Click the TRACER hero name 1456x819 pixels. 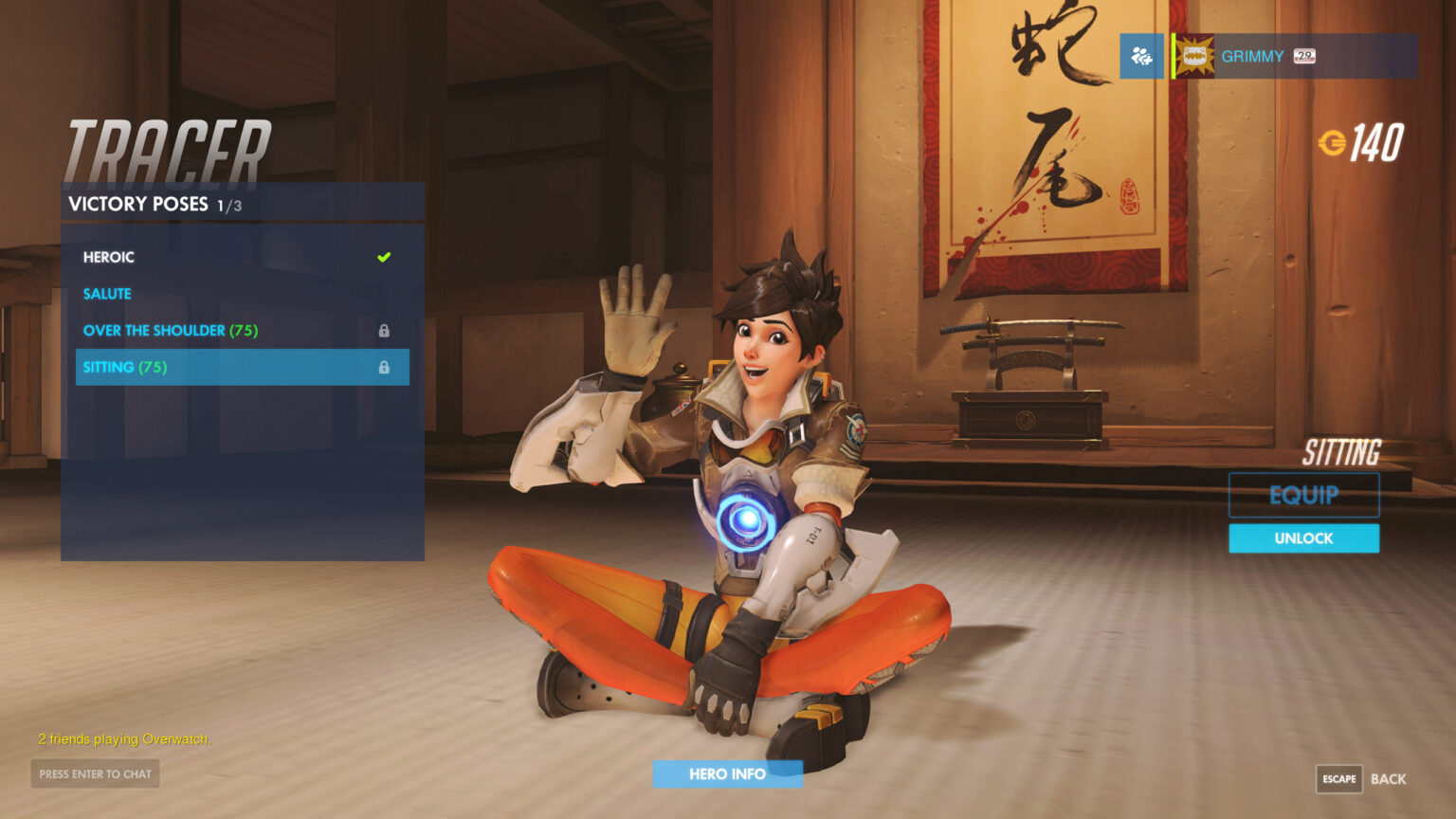(166, 147)
